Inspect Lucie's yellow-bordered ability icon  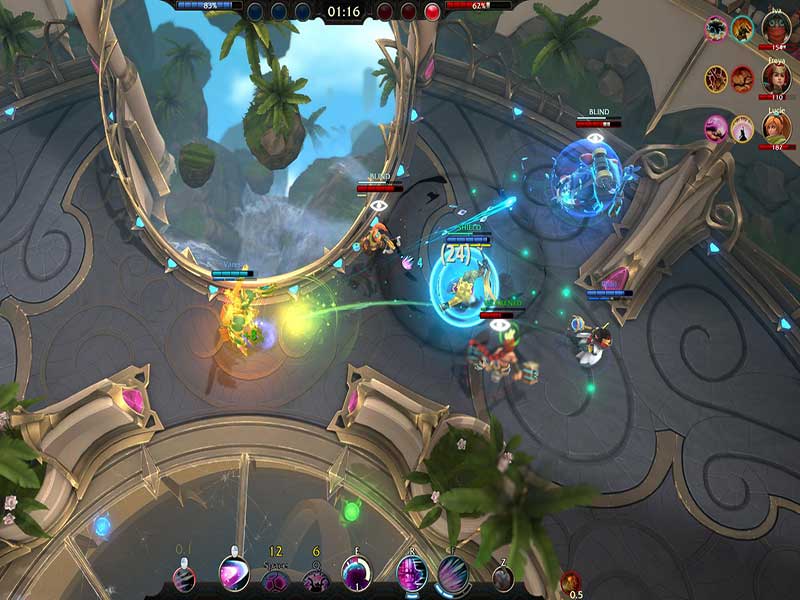742,128
